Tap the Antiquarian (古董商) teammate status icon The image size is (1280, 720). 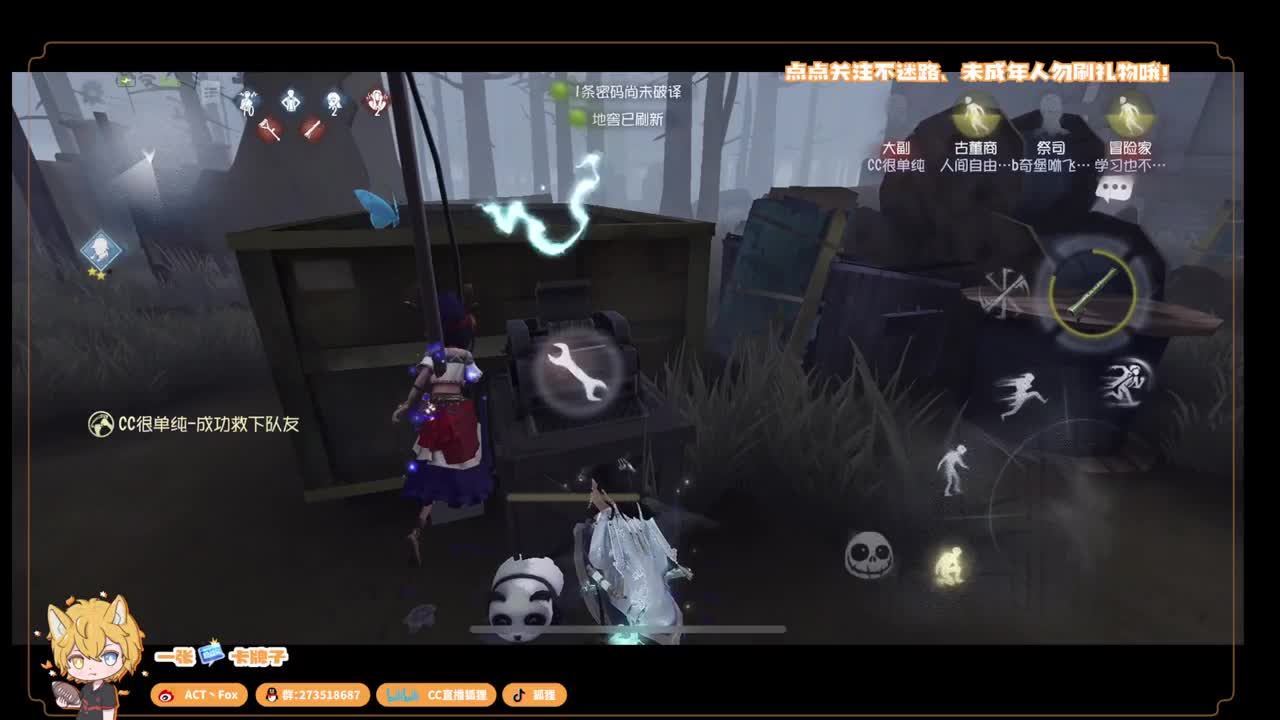(x=978, y=118)
